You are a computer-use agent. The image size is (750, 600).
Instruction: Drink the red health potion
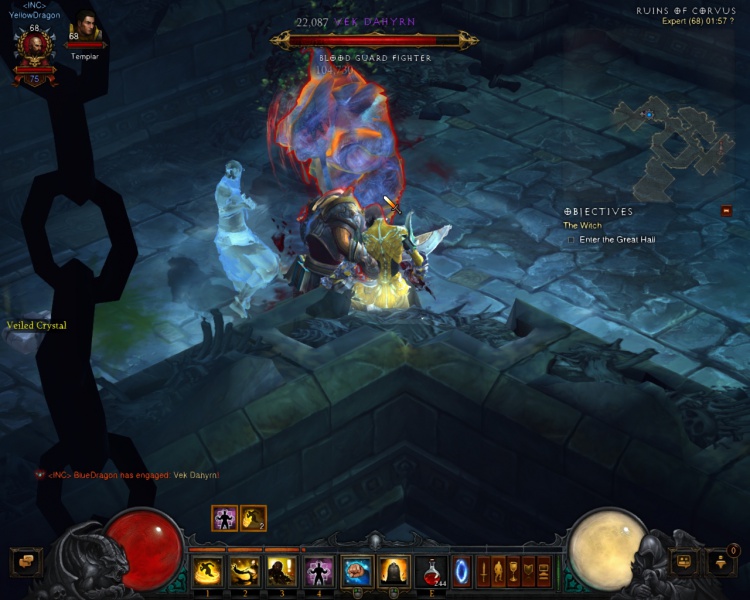point(432,571)
